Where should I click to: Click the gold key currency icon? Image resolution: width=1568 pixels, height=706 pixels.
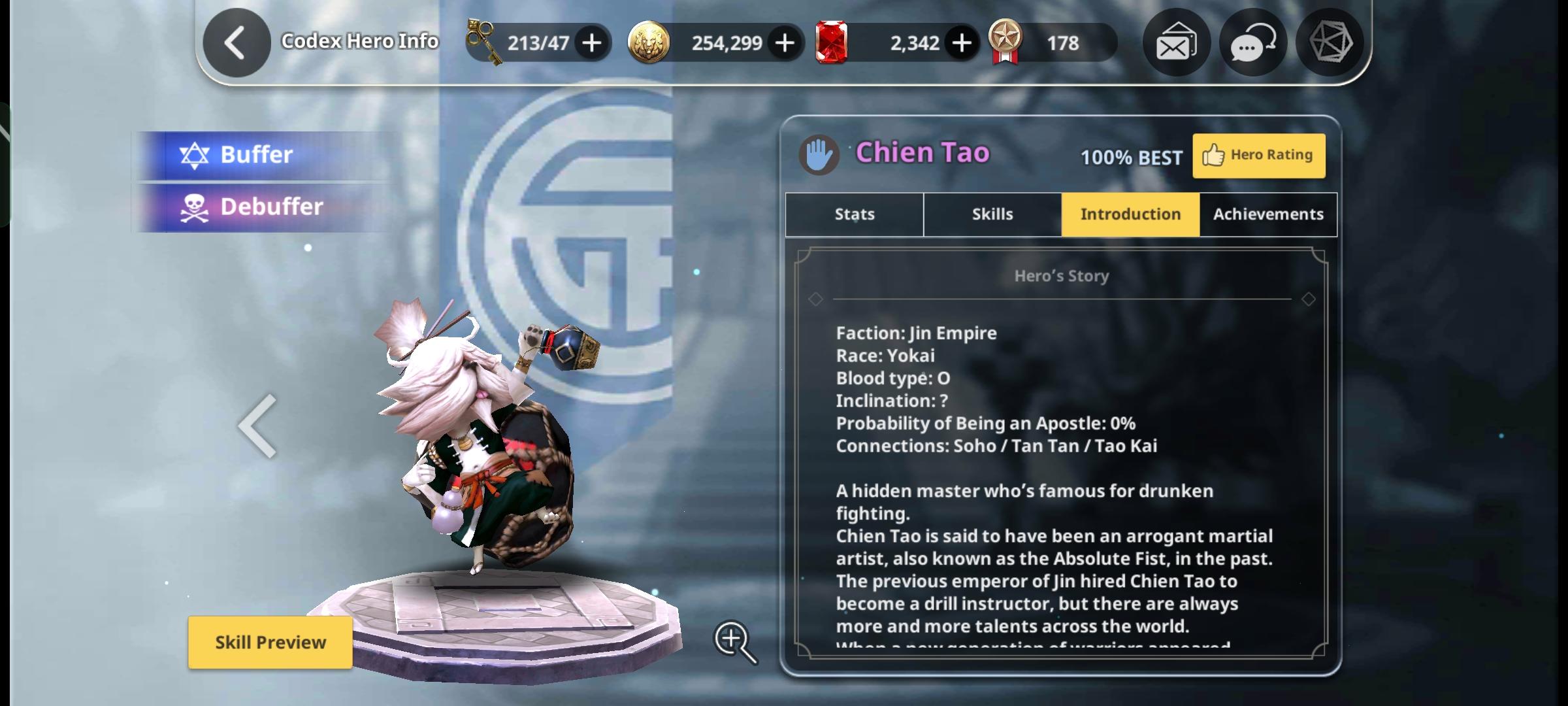pos(482,42)
